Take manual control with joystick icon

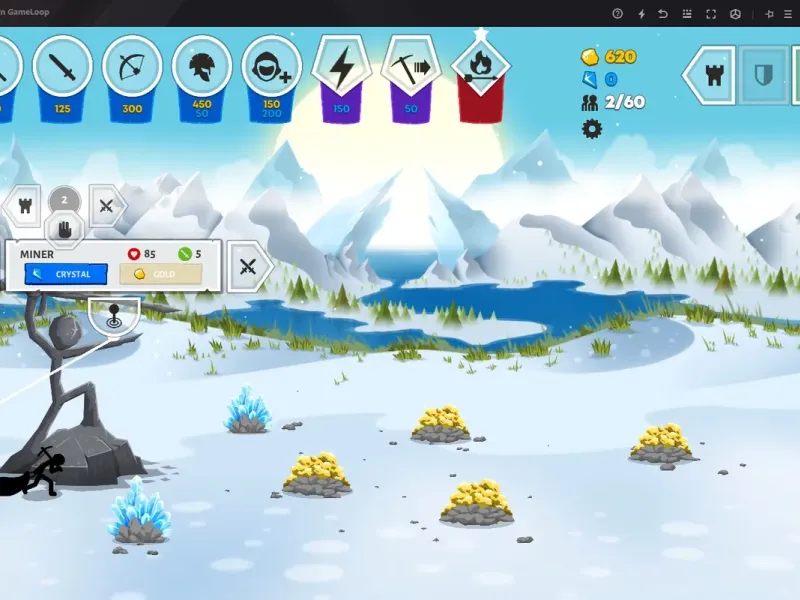[x=113, y=316]
